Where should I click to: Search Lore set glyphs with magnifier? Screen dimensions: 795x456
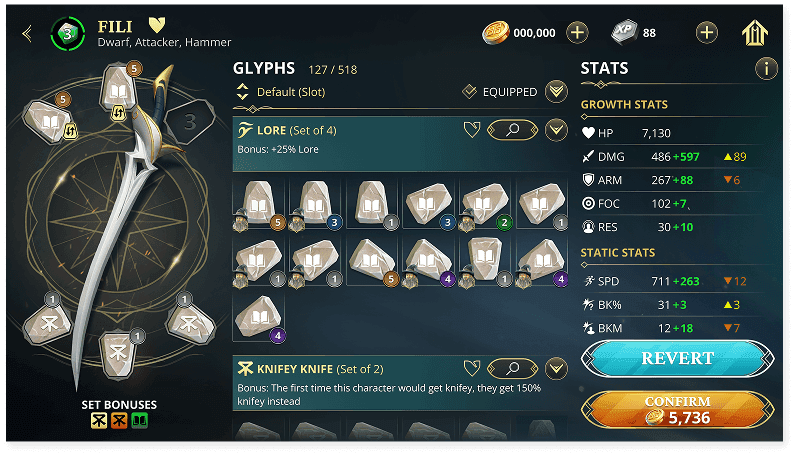(x=511, y=130)
